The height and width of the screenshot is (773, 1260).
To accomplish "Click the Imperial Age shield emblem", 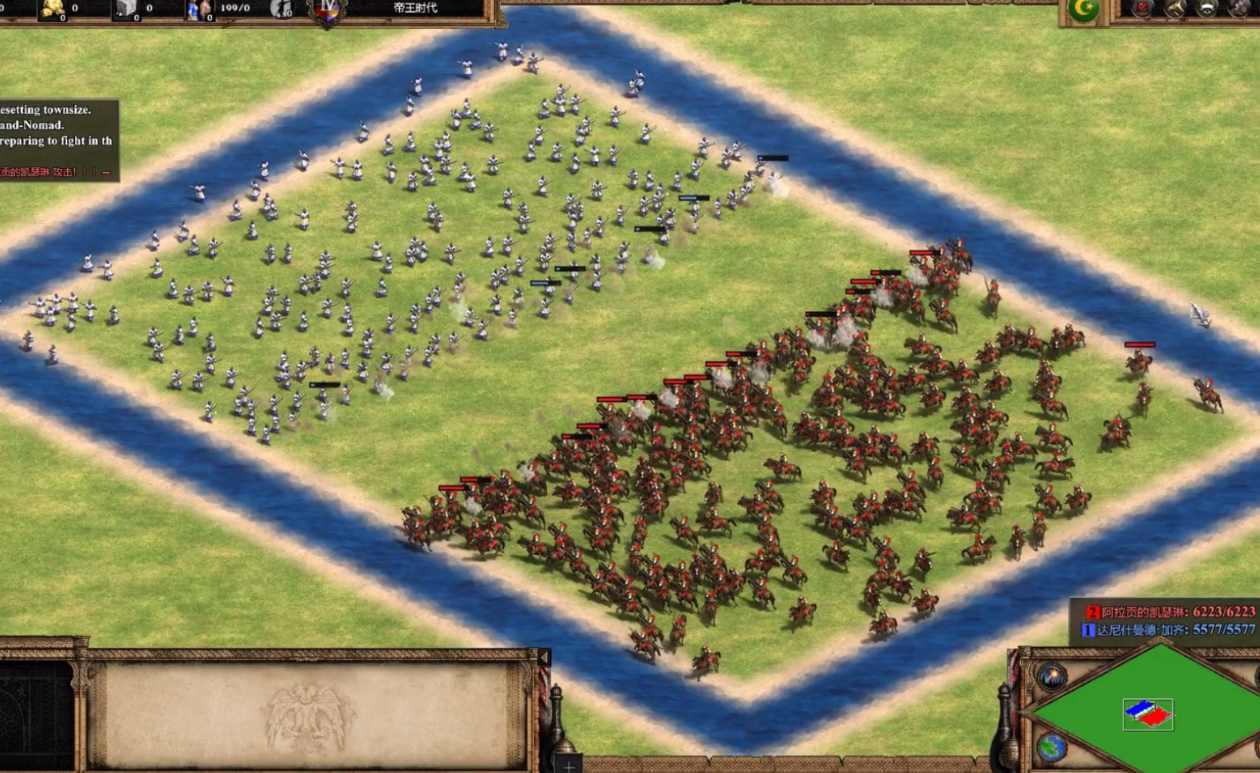I will tap(327, 12).
